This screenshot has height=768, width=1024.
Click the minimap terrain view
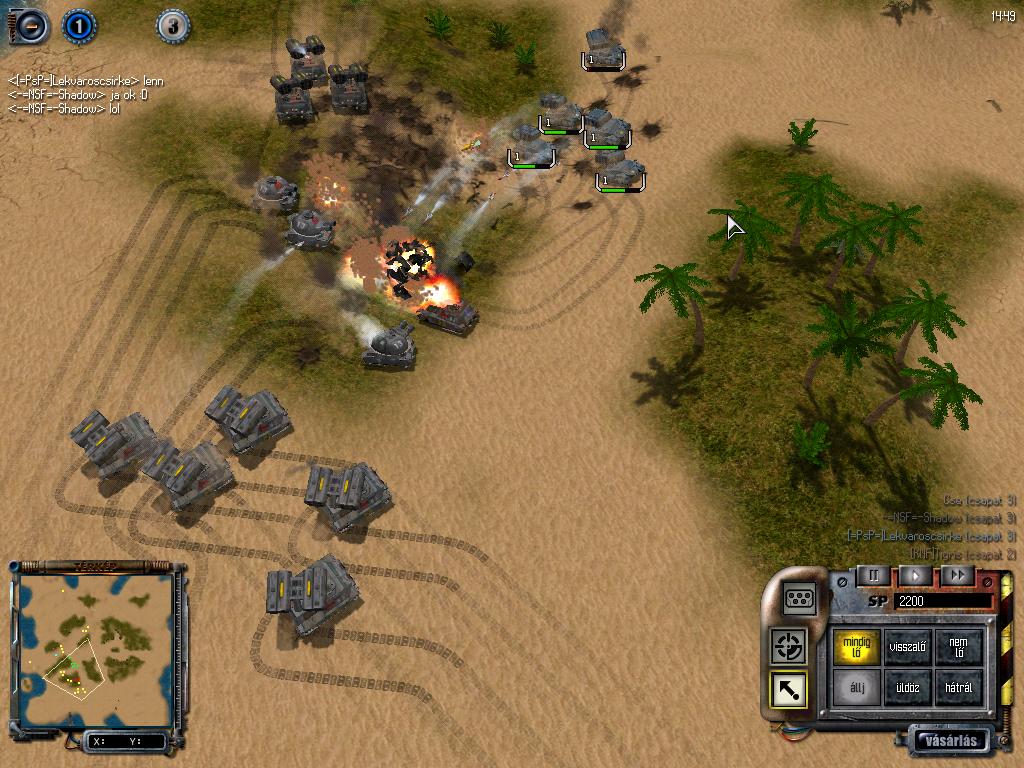93,649
